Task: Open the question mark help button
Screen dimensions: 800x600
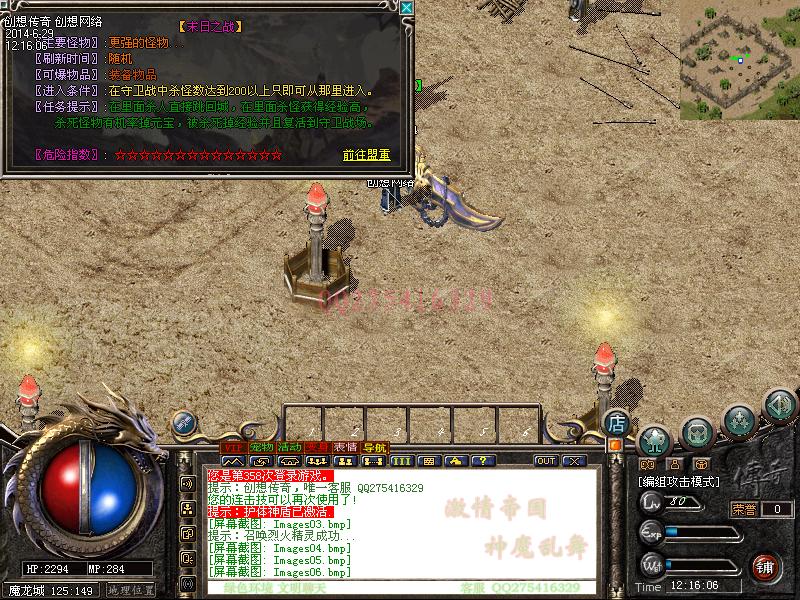Action: point(484,461)
